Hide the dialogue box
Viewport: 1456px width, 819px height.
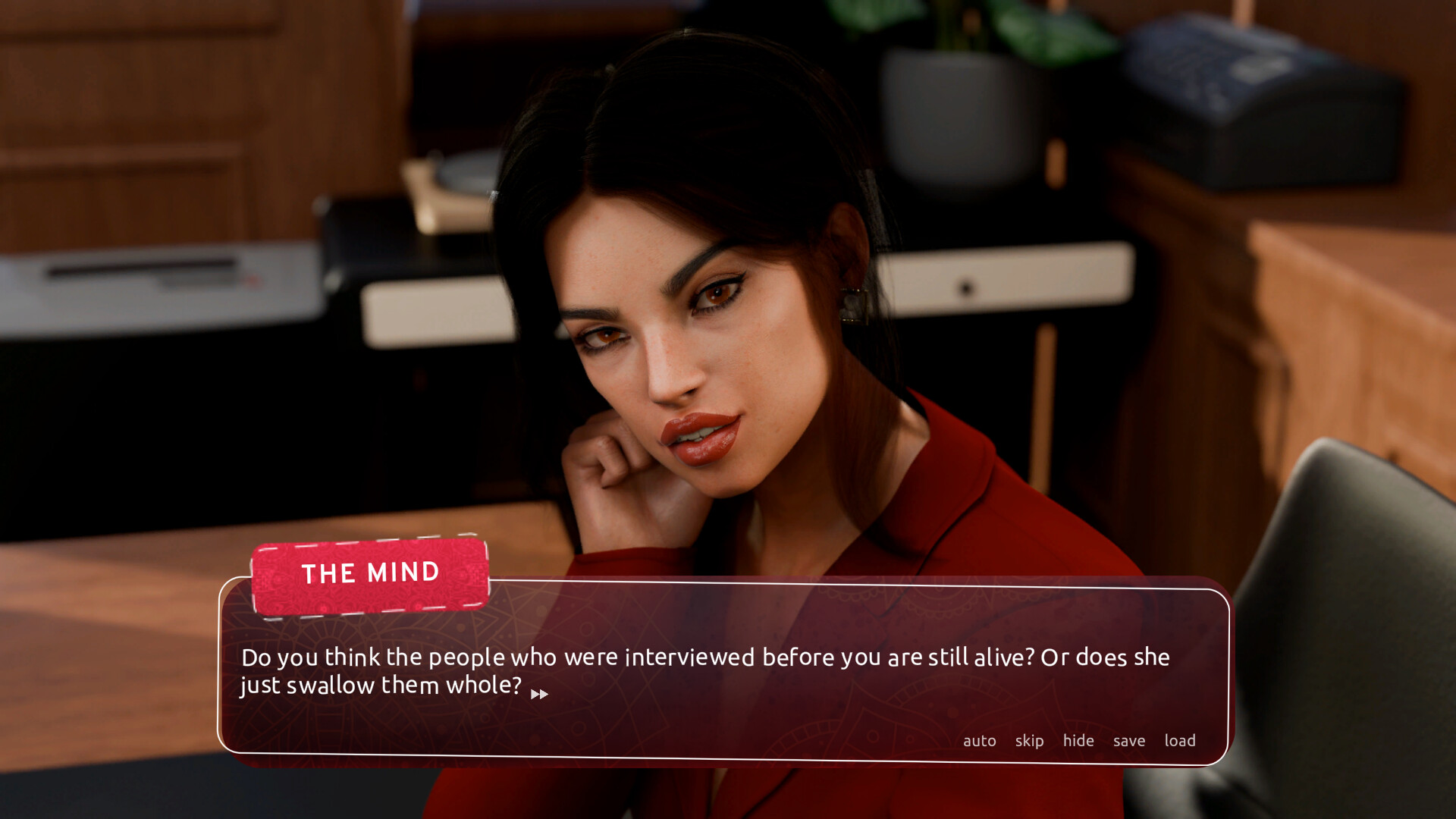[x=1078, y=741]
